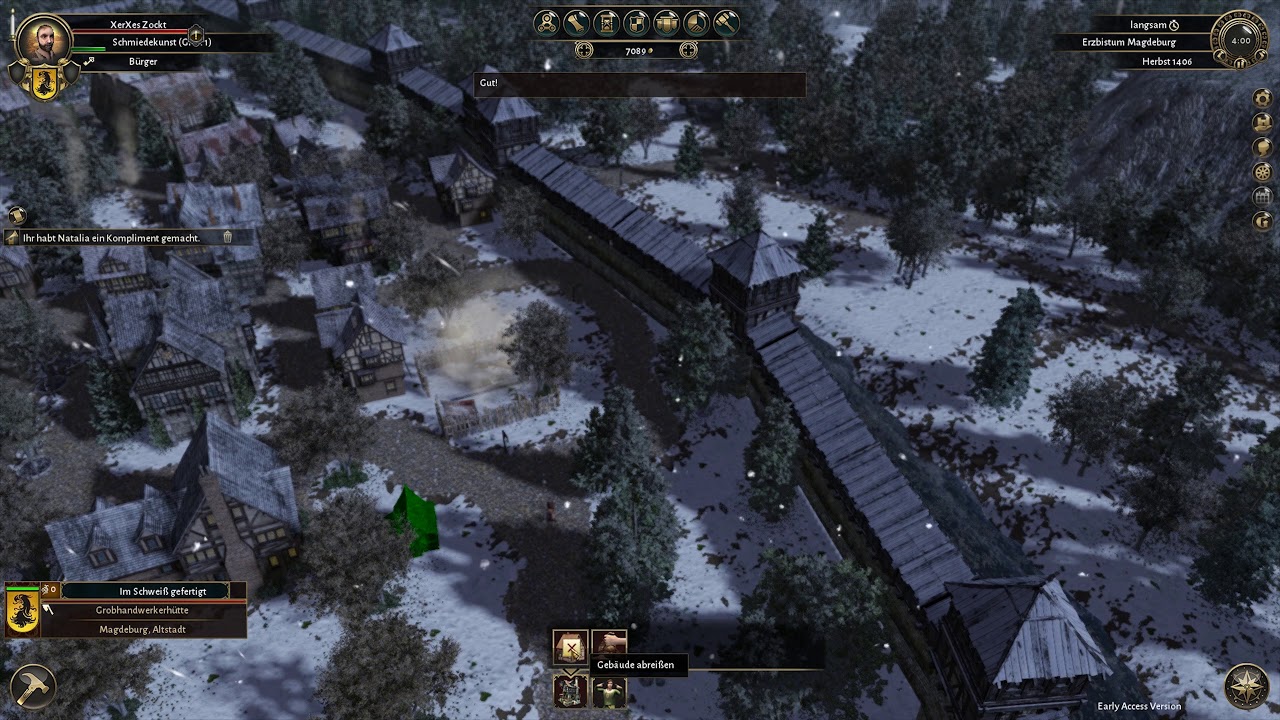Viewport: 1280px width, 720px height.
Task: Click the save game hand icon
Action: point(1262,121)
